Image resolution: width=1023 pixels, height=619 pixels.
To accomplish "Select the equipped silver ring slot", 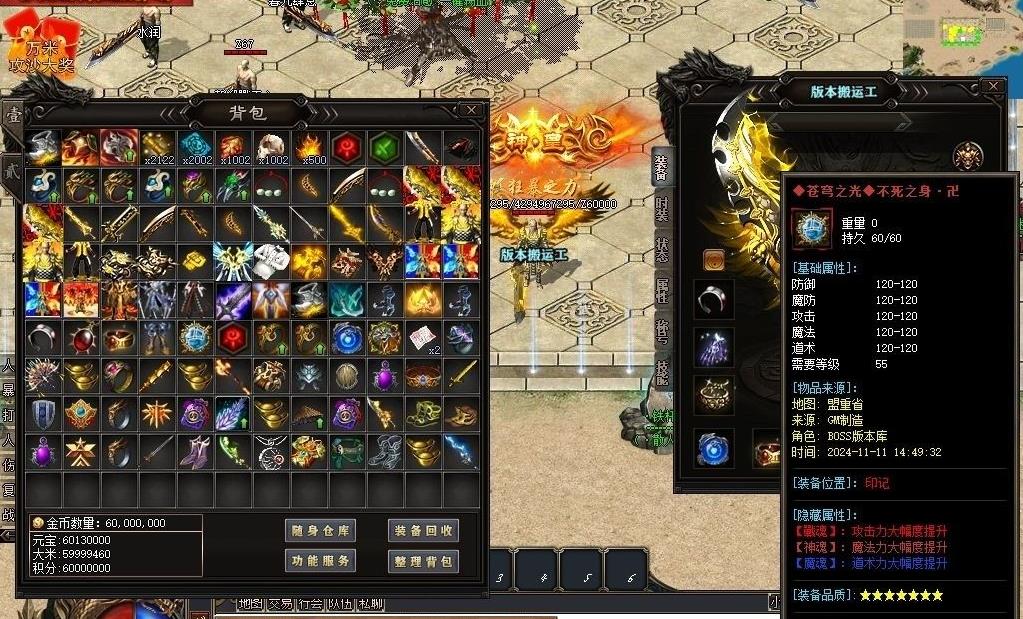I will click(x=714, y=299).
